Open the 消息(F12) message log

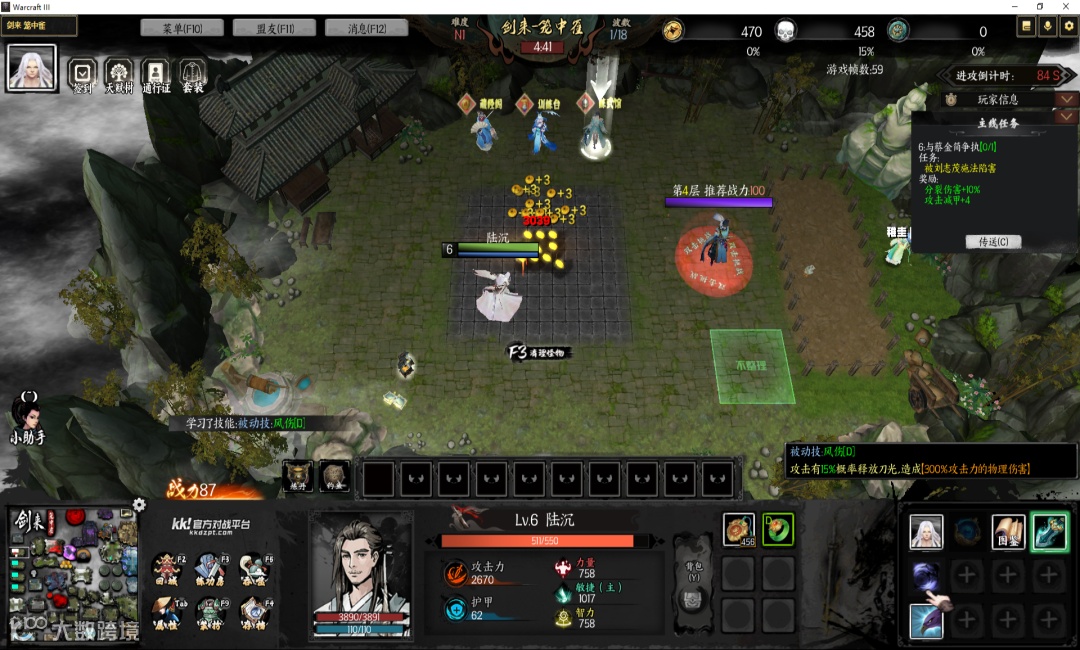[x=365, y=28]
